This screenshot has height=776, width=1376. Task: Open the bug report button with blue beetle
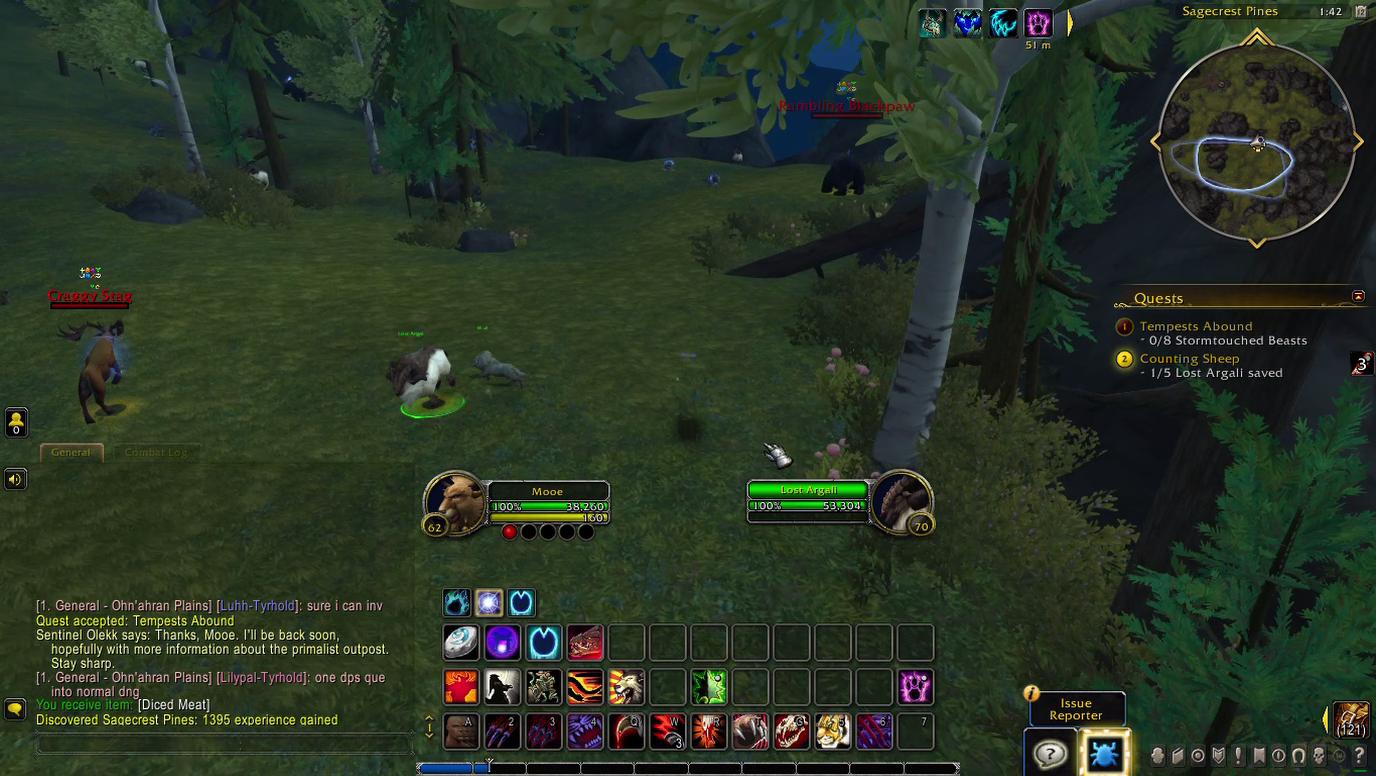point(1104,754)
